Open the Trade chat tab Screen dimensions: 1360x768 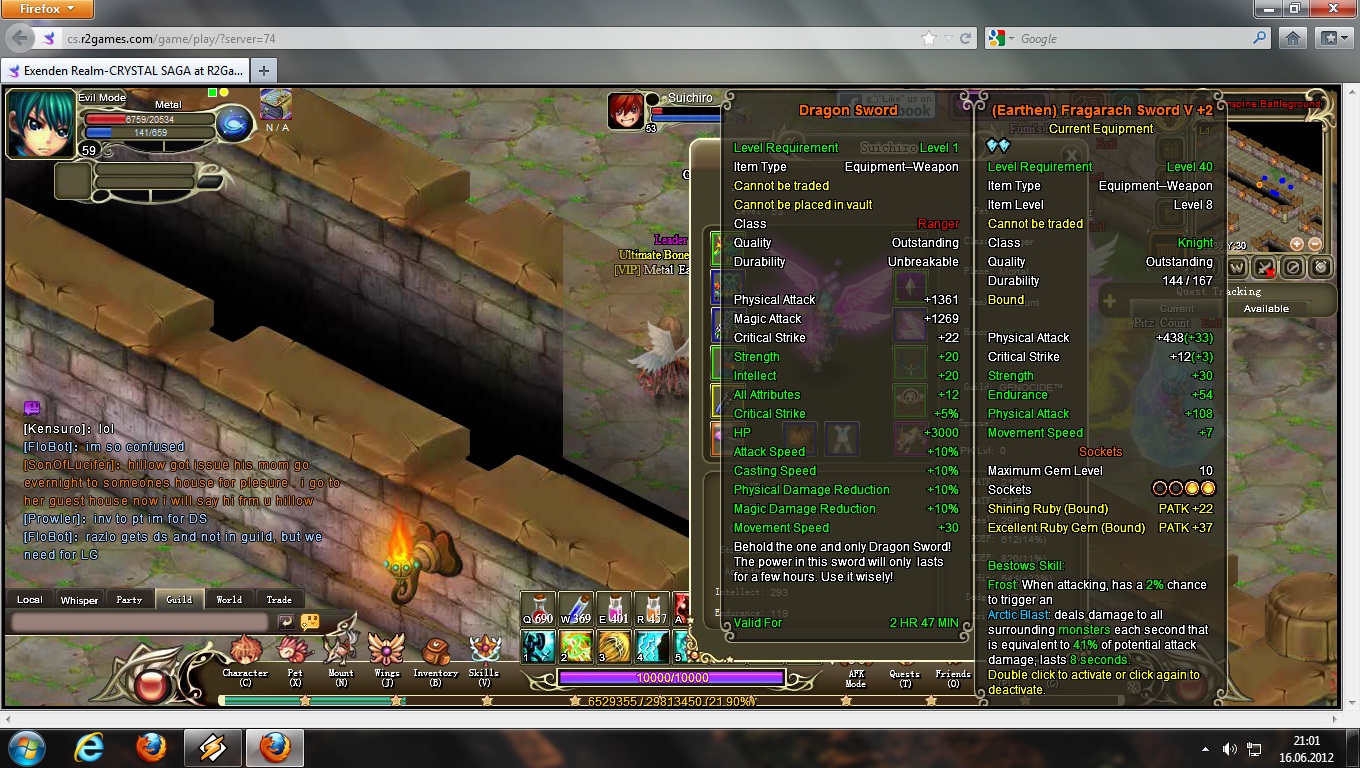(279, 600)
